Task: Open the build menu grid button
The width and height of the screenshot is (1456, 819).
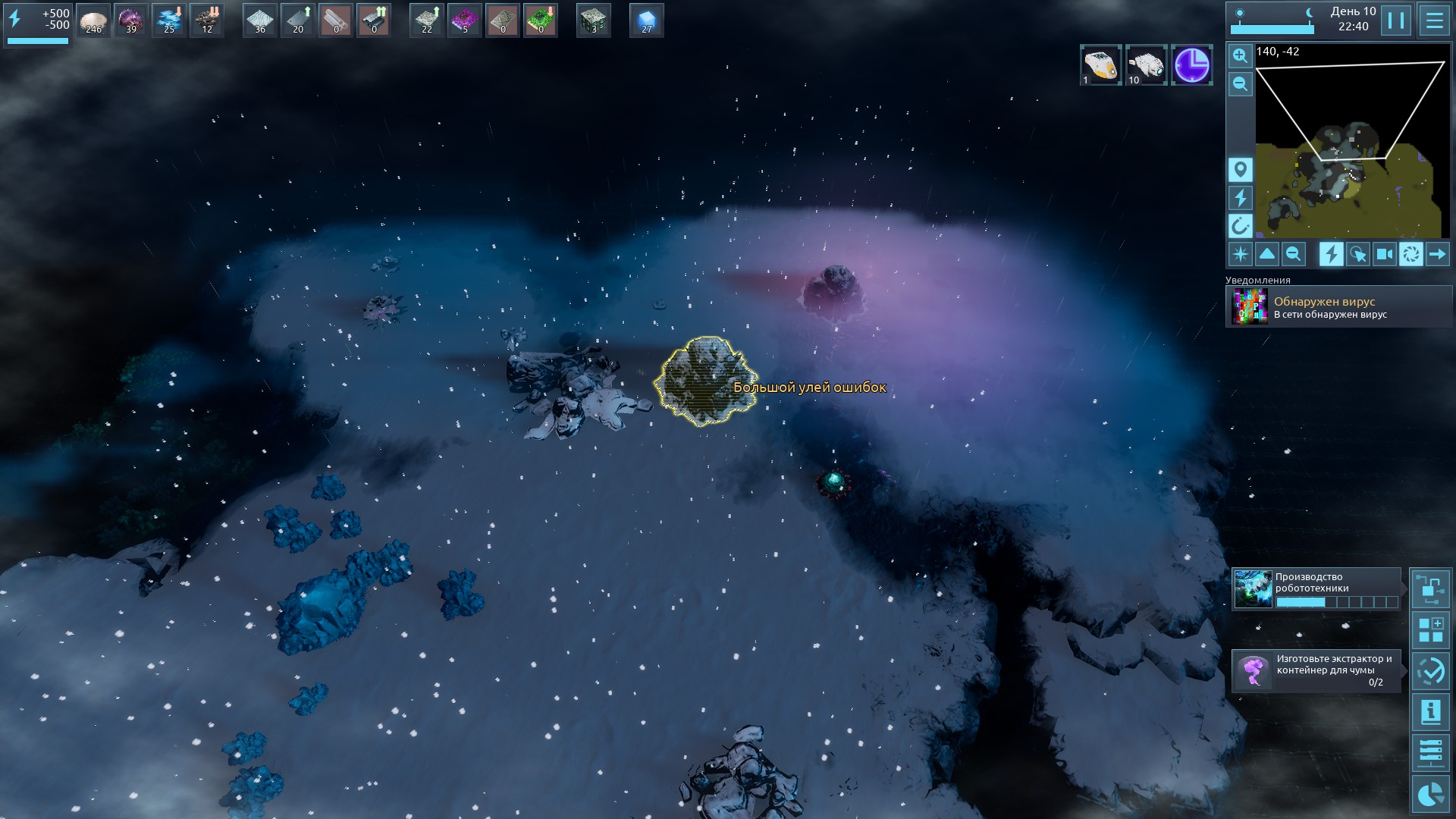Action: tap(1430, 630)
